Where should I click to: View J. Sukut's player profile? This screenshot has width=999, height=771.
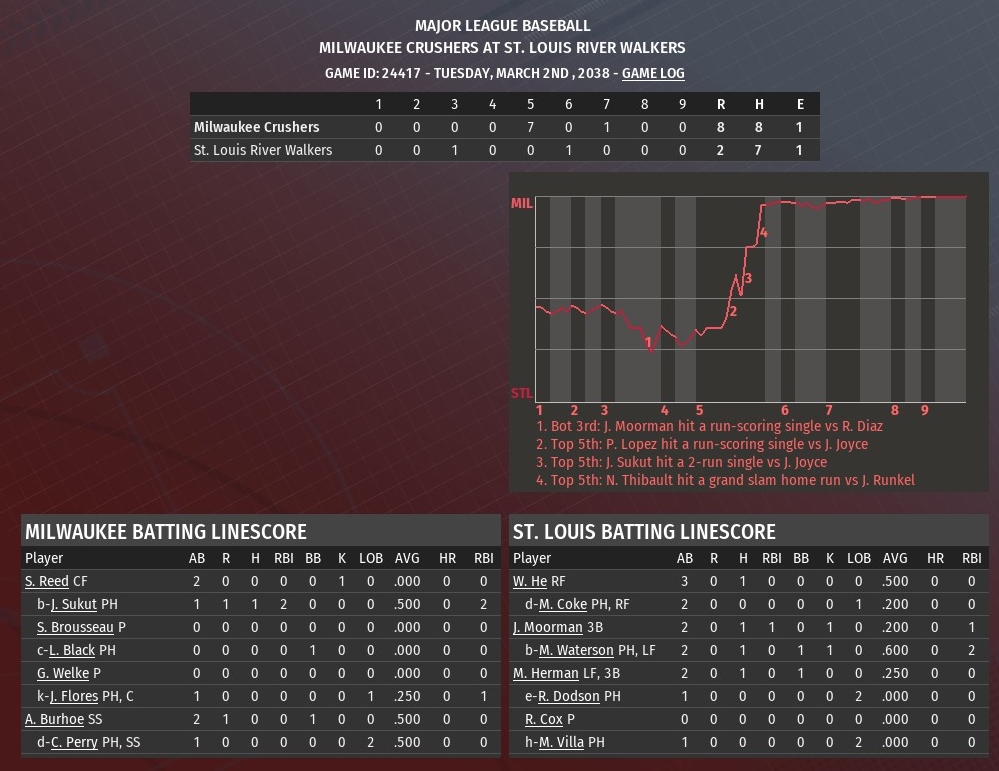coord(73,604)
